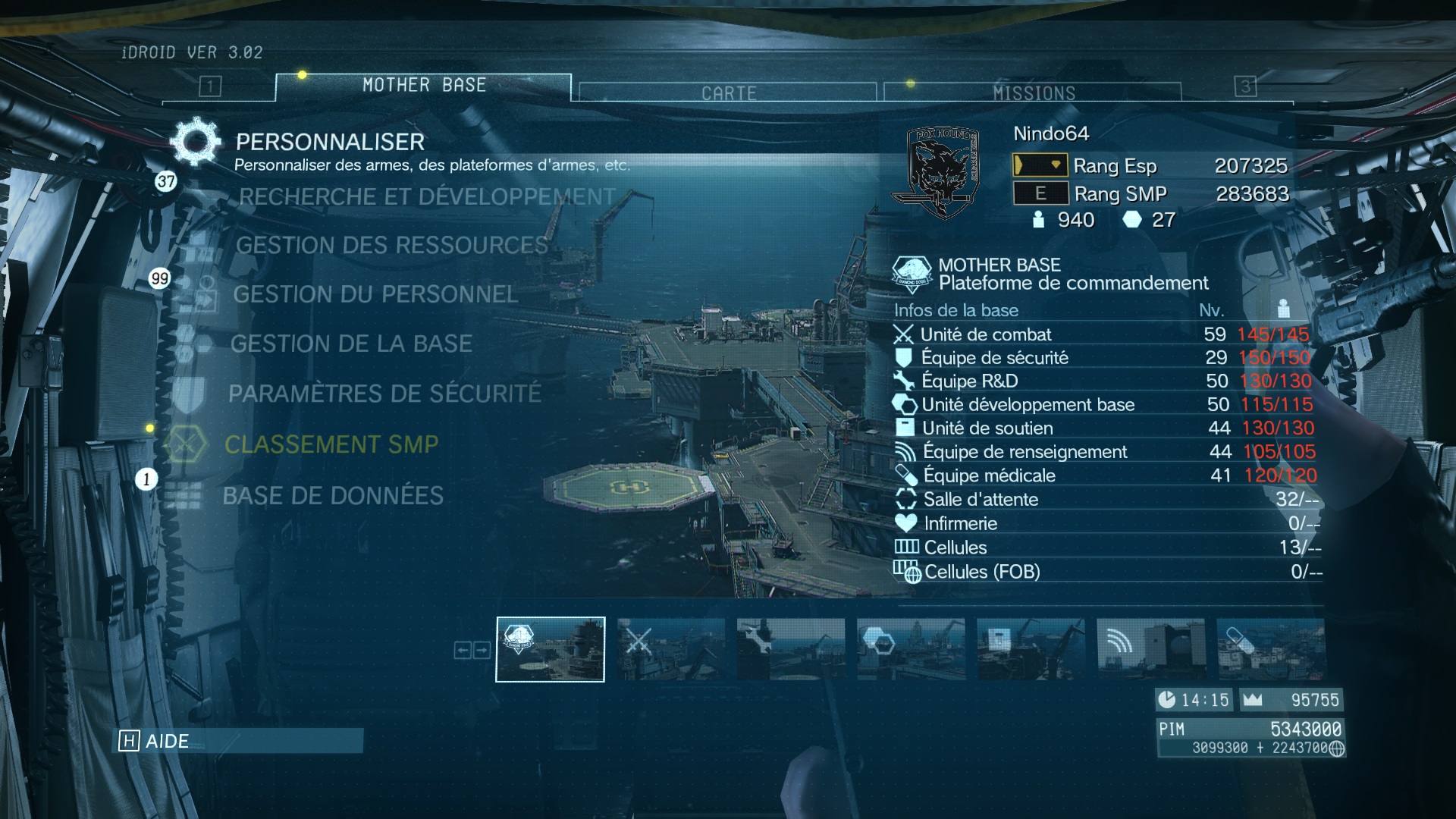Open RECHERCHE ET DÉVELOPPEMENT

426,197
